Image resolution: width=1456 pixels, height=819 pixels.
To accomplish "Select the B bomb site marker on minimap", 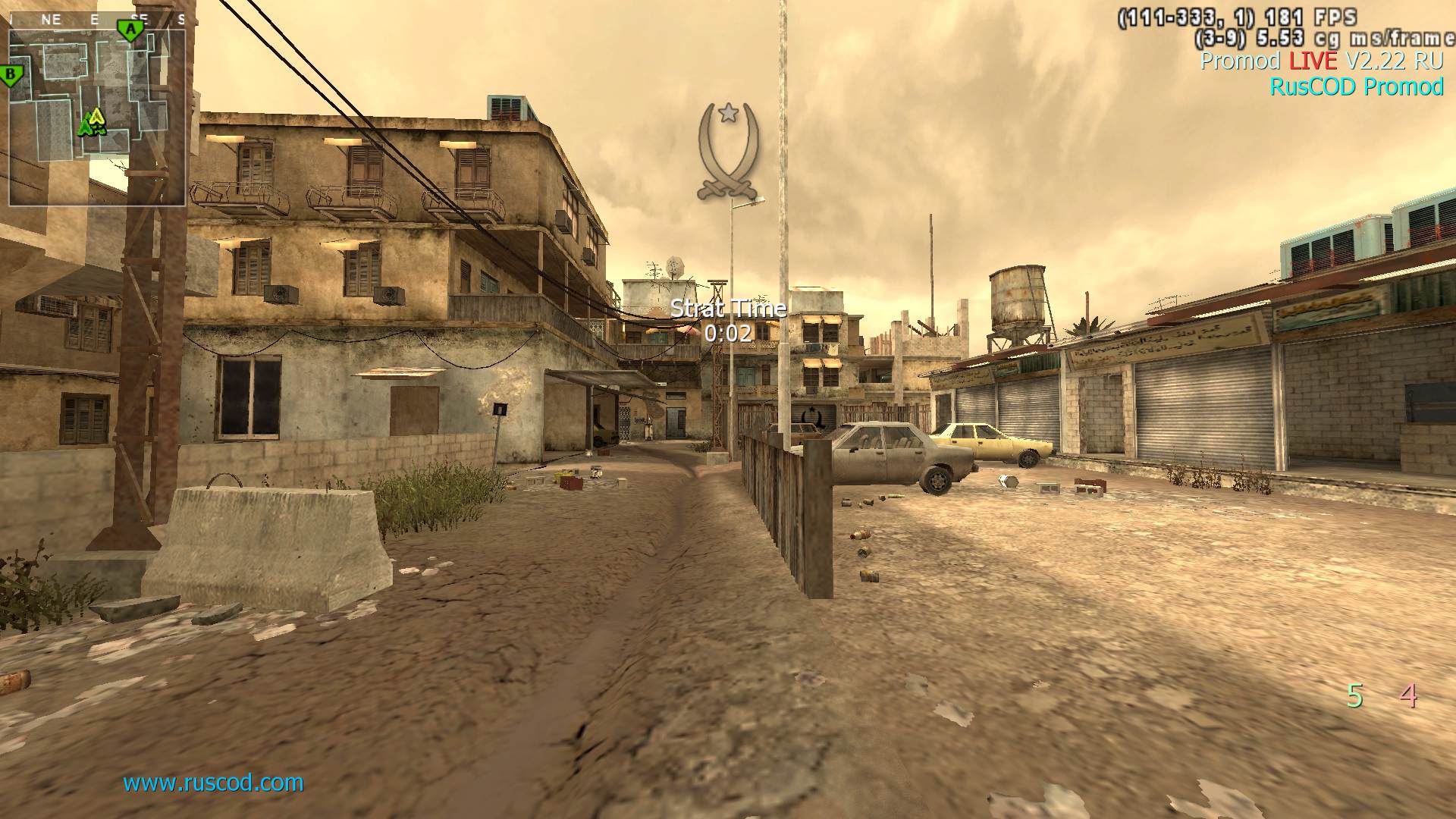I will (x=11, y=75).
